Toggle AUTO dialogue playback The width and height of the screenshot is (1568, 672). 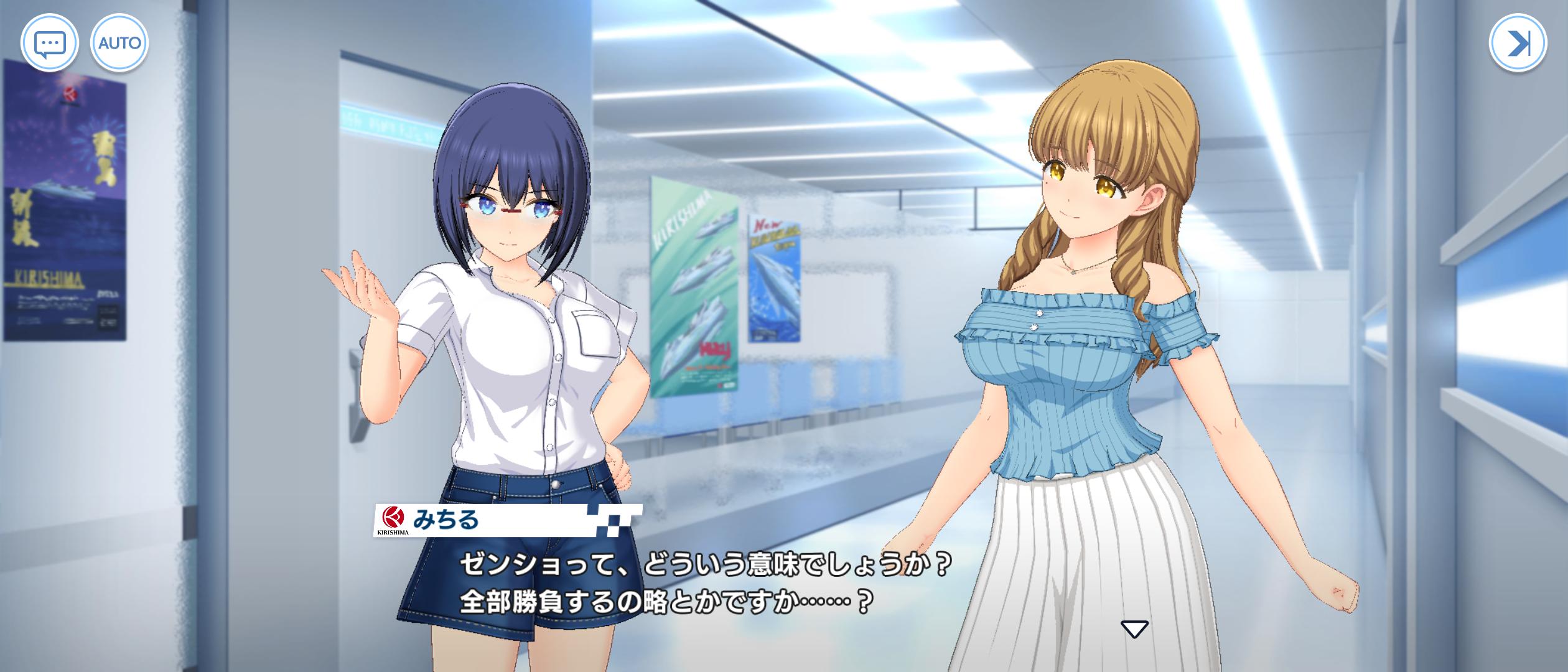(x=119, y=44)
